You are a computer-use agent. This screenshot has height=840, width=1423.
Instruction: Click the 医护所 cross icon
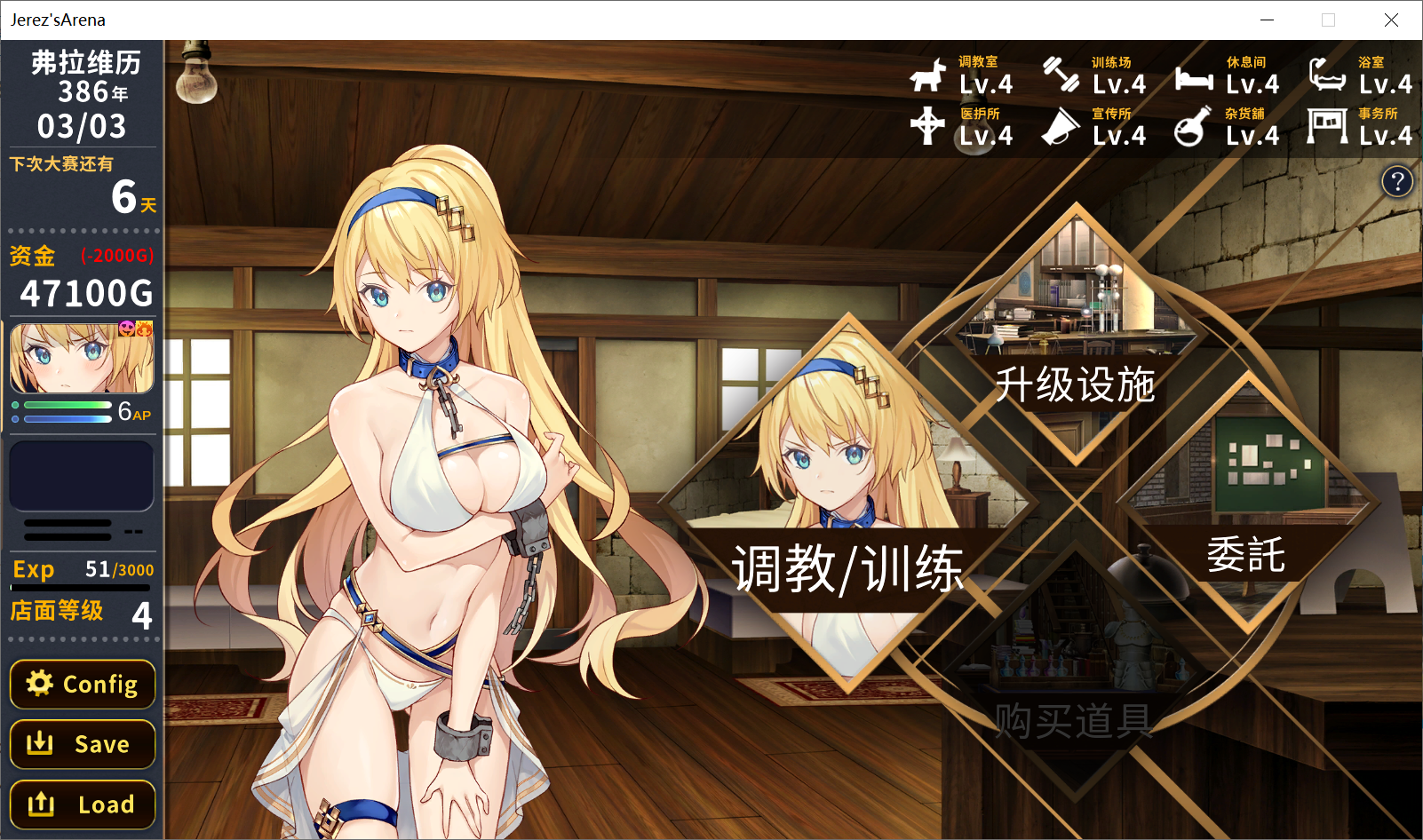click(x=927, y=126)
